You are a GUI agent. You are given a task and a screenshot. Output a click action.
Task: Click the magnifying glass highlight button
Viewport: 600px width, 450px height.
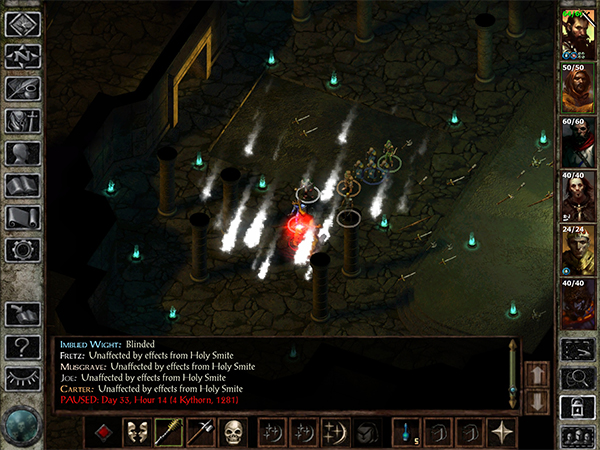click(x=576, y=377)
